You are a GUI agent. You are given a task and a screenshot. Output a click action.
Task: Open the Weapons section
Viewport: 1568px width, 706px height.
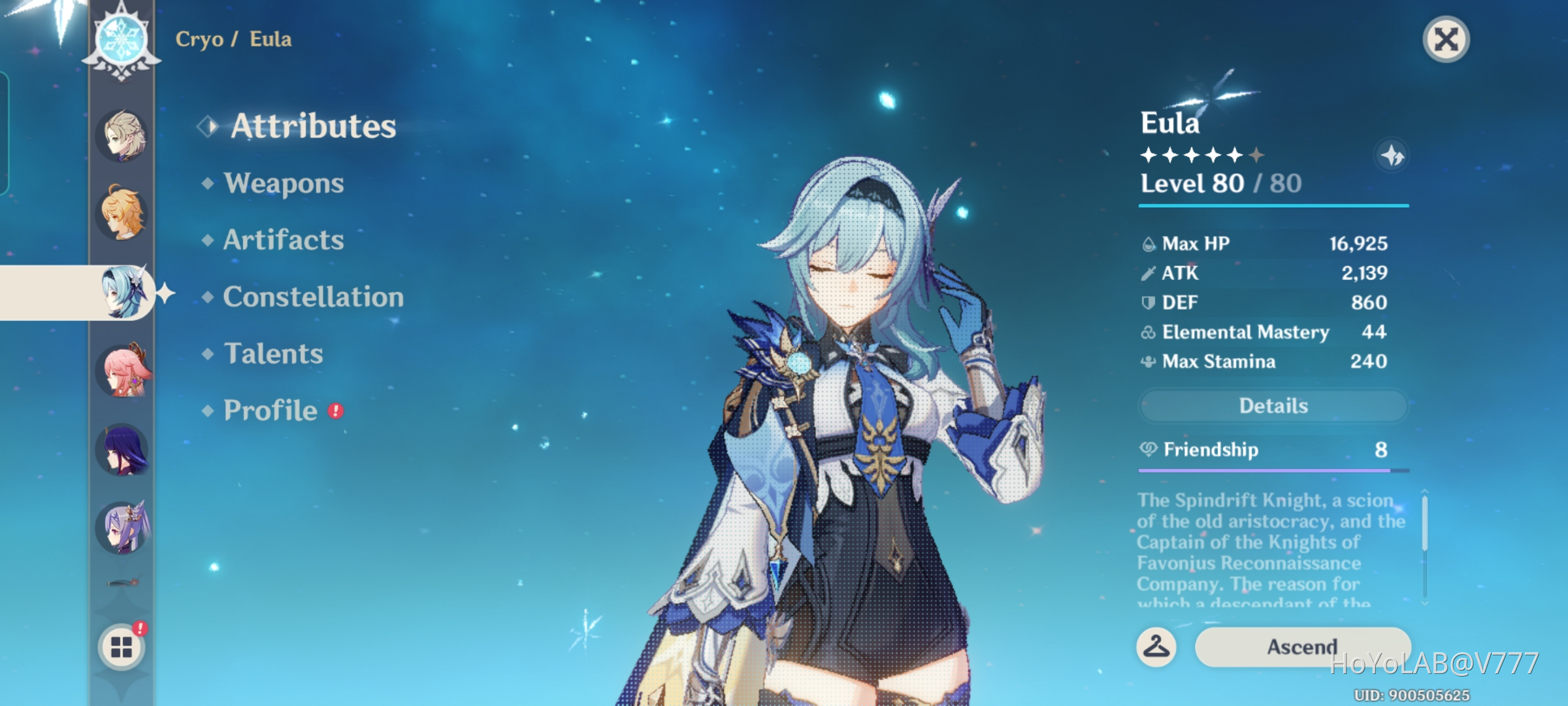(283, 184)
